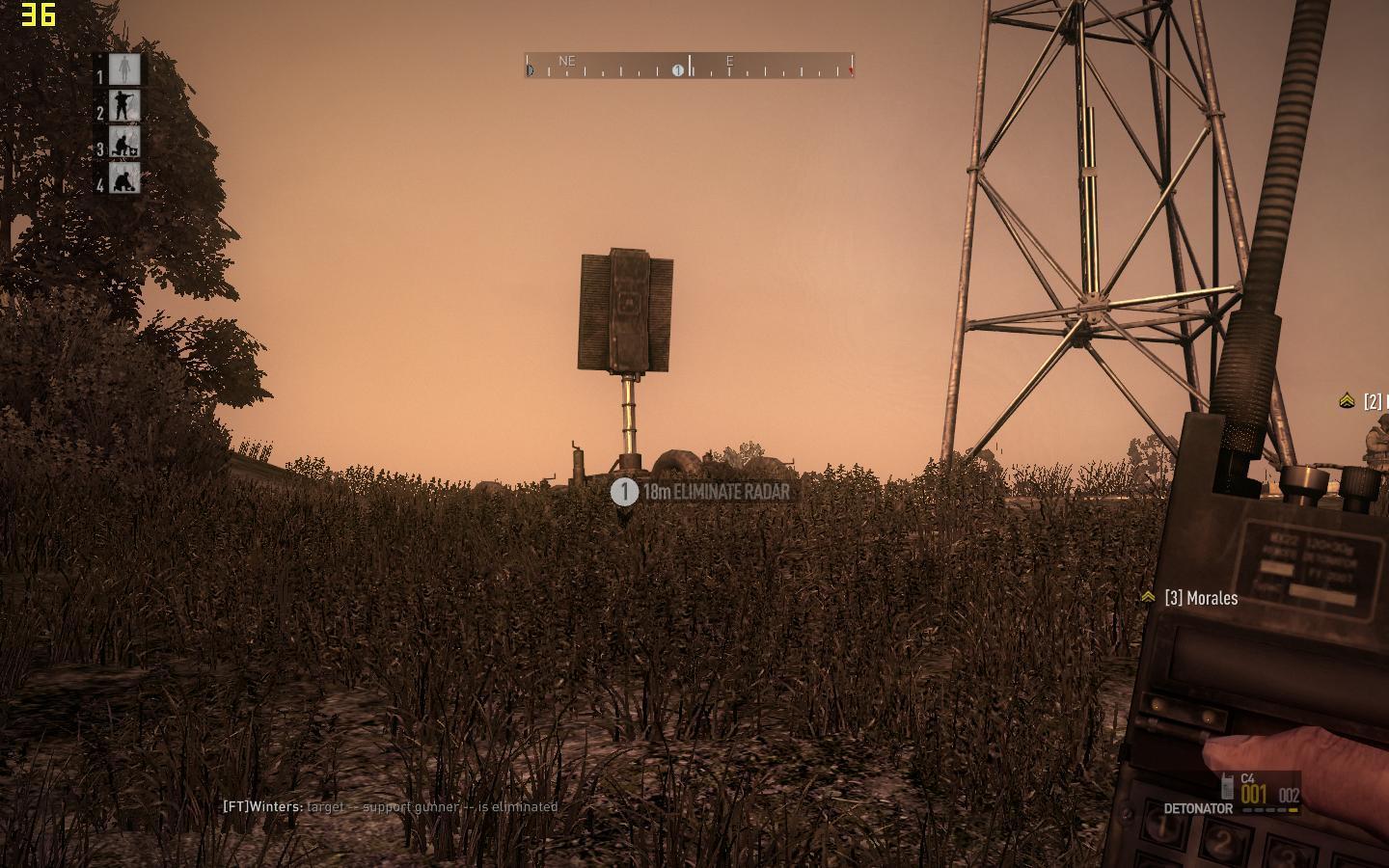
Task: Select squad member 1 standing figure icon
Action: (123, 69)
